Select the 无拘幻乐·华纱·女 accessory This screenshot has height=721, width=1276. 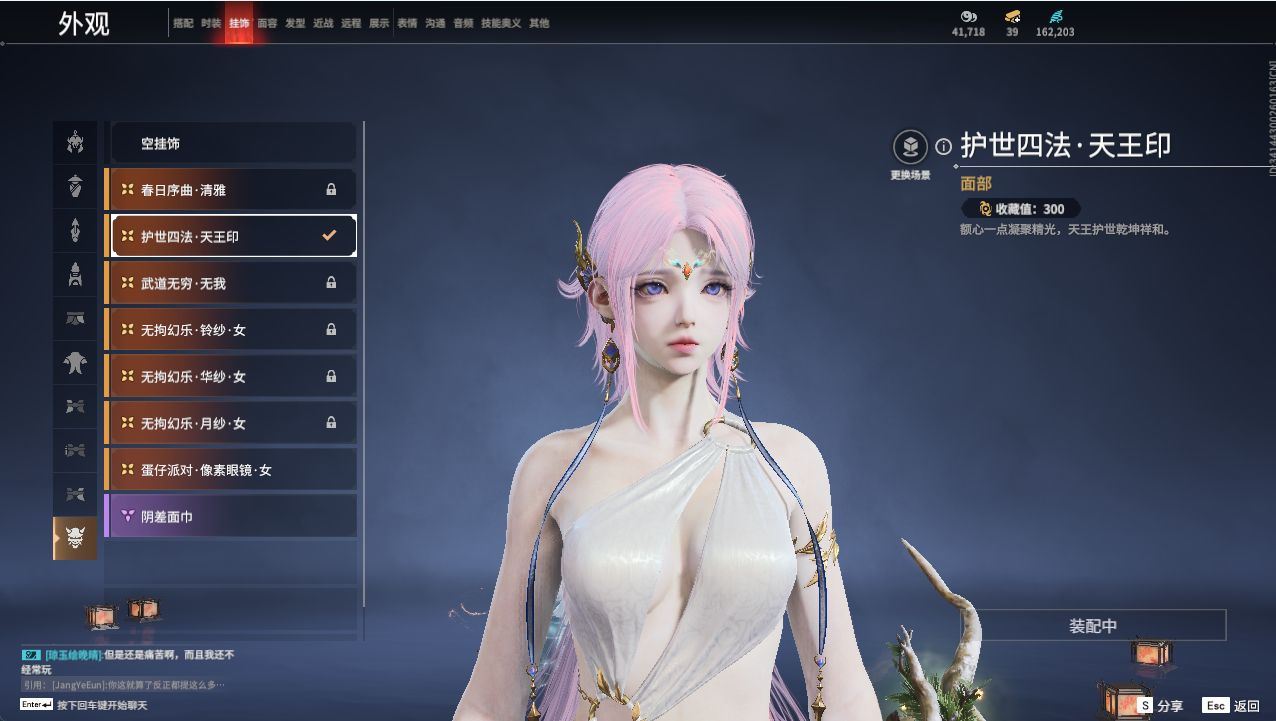(231, 376)
